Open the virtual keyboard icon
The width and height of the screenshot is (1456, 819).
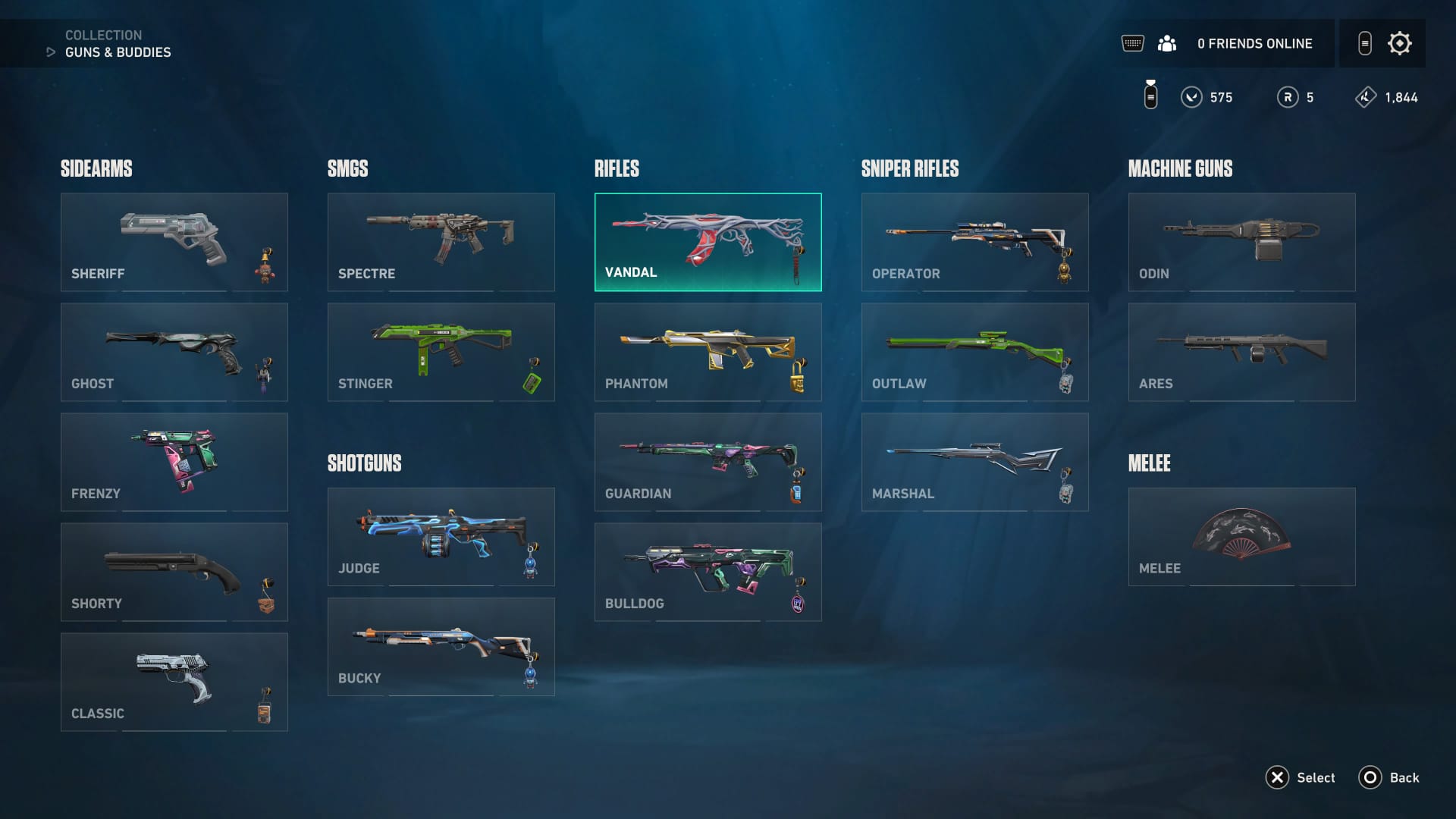(1133, 43)
